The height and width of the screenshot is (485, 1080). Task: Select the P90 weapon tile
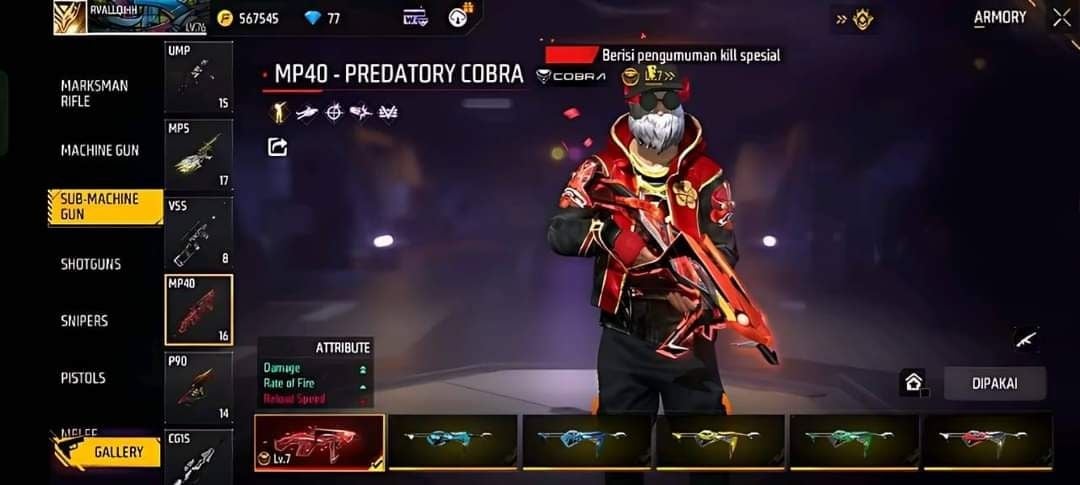pyautogui.click(x=198, y=387)
